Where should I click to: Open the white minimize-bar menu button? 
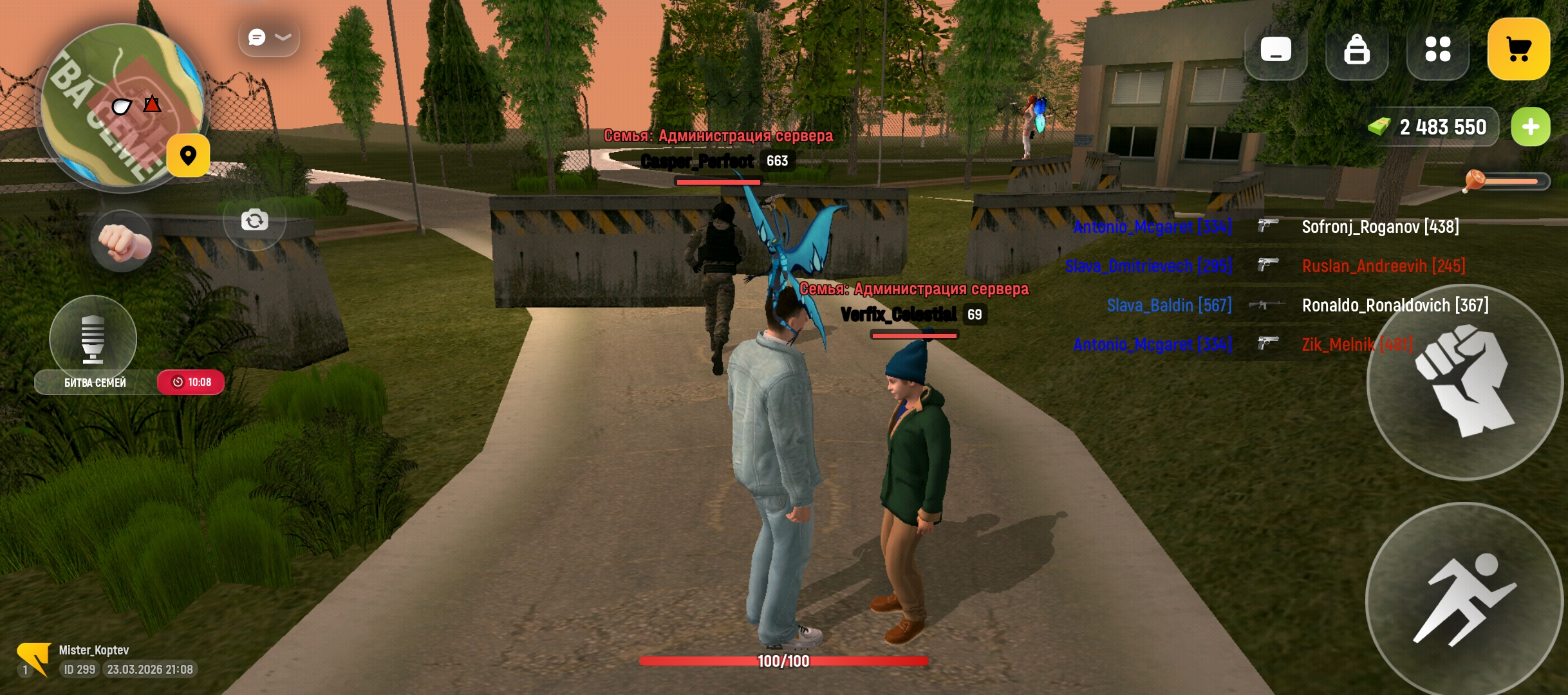point(1276,50)
